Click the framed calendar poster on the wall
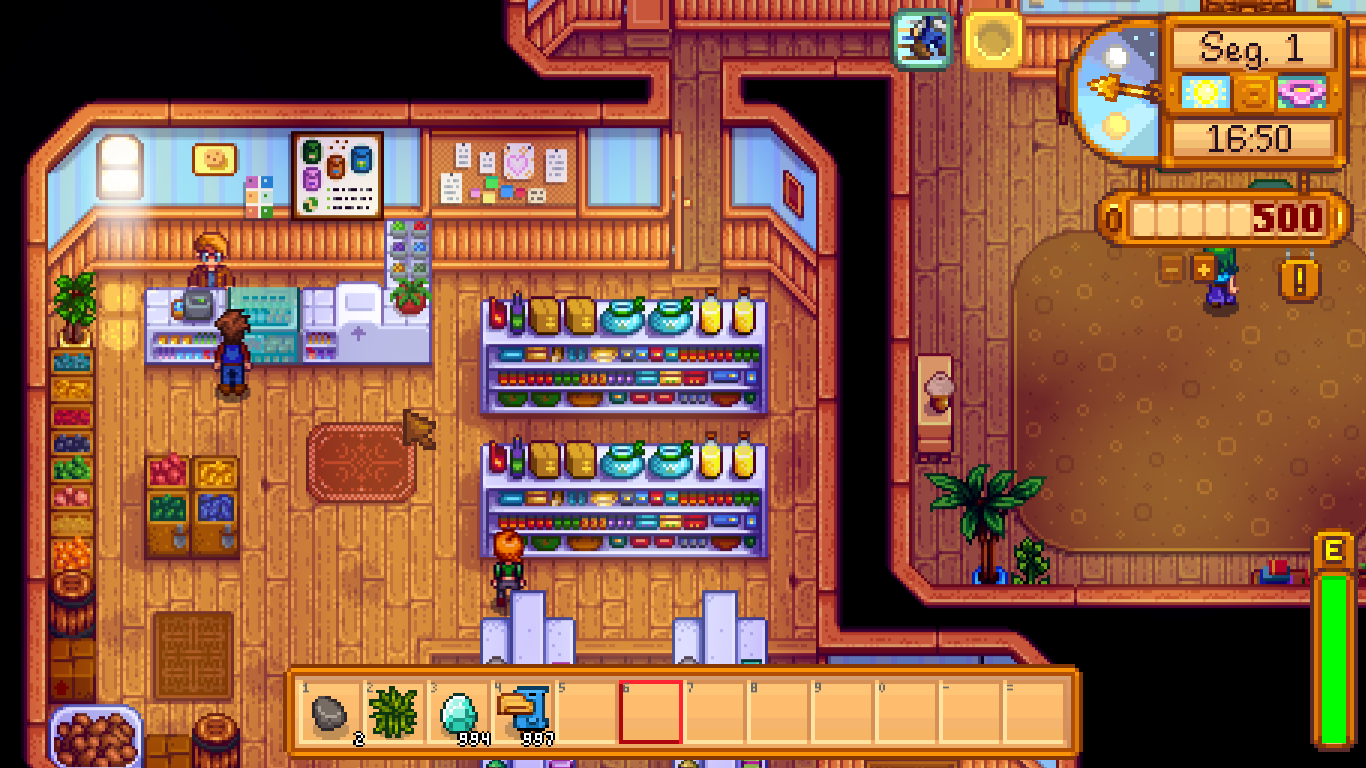 337,175
